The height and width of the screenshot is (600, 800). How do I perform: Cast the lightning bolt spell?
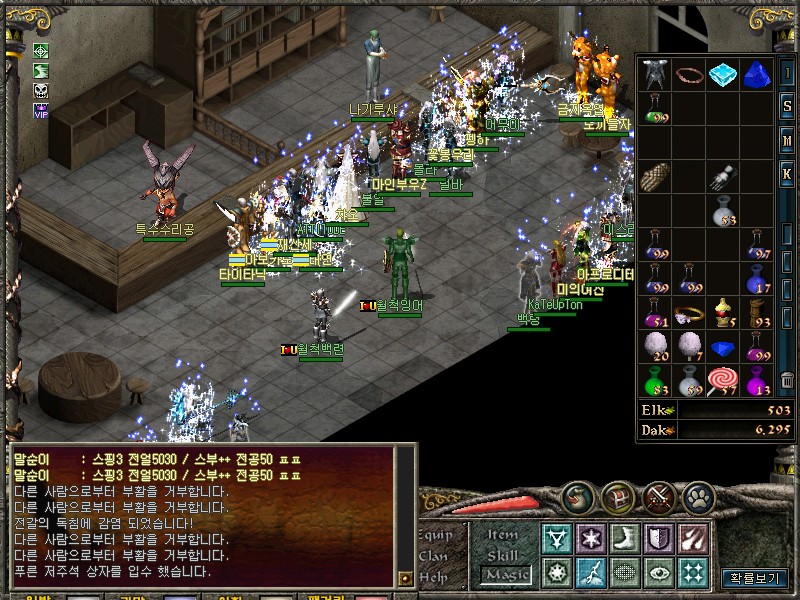pos(589,573)
